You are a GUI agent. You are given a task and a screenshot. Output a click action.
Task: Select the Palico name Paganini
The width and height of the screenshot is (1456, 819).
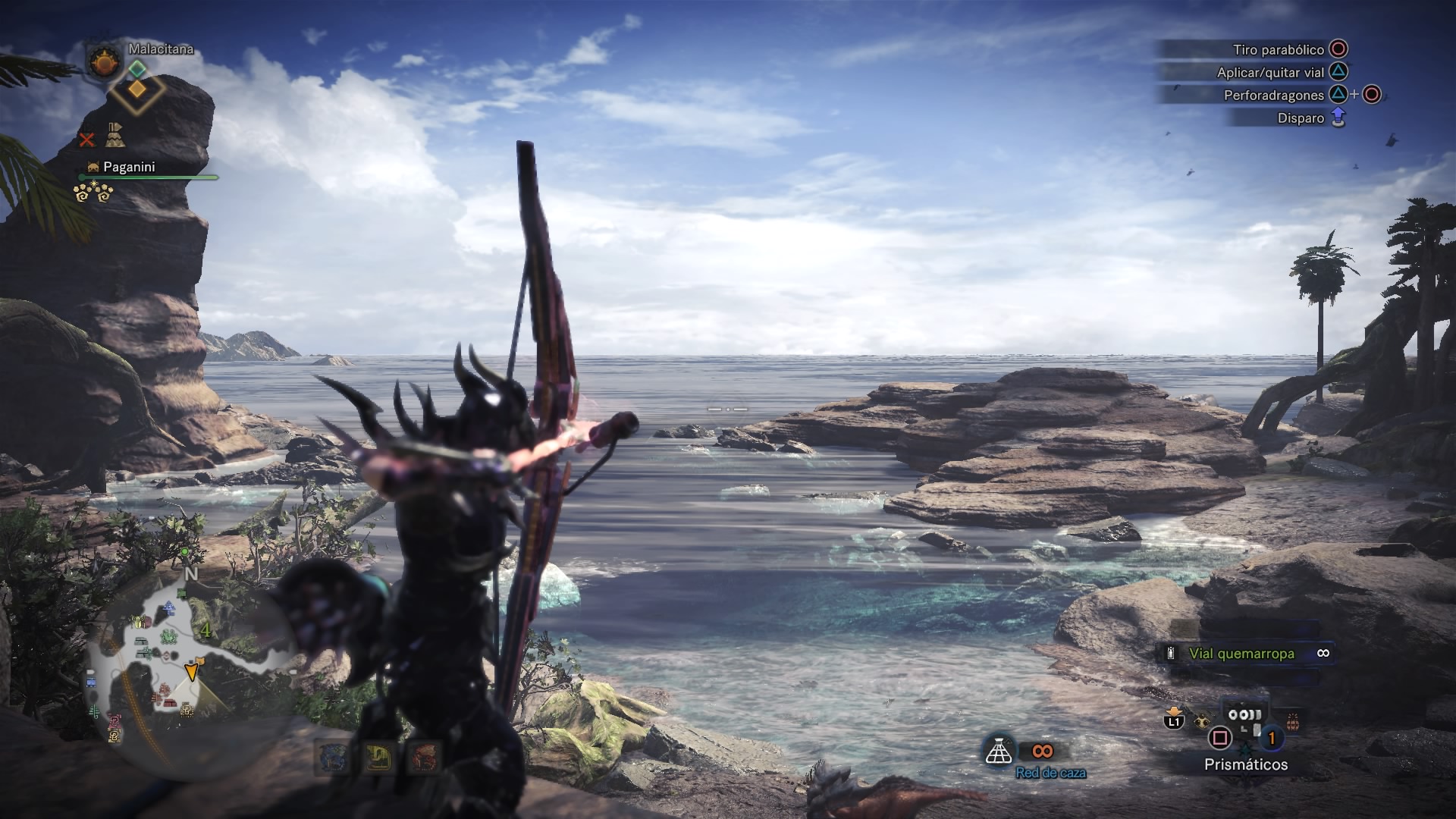click(129, 167)
